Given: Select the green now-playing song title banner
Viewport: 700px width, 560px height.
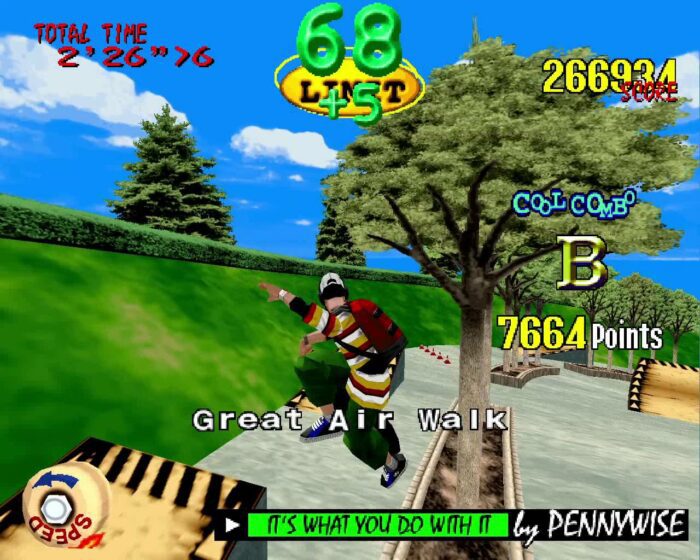Looking at the screenshot, I should tap(376, 525).
